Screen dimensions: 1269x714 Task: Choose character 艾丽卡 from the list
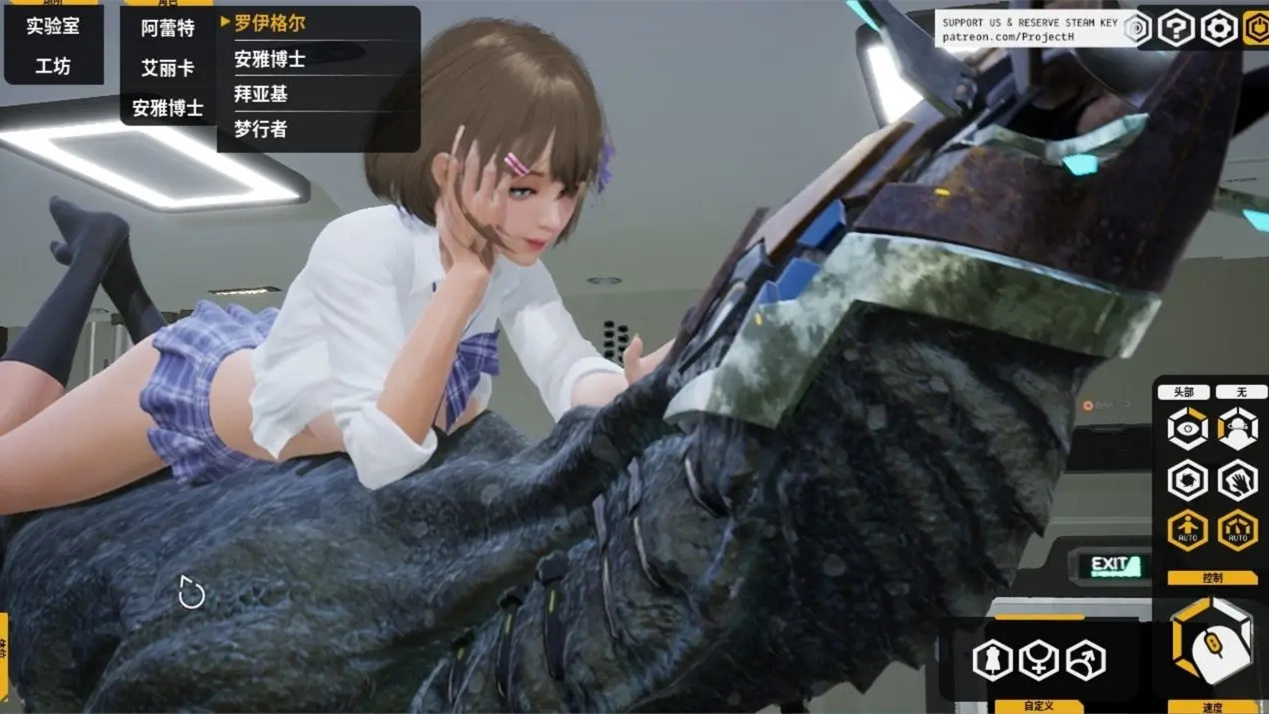coord(168,68)
